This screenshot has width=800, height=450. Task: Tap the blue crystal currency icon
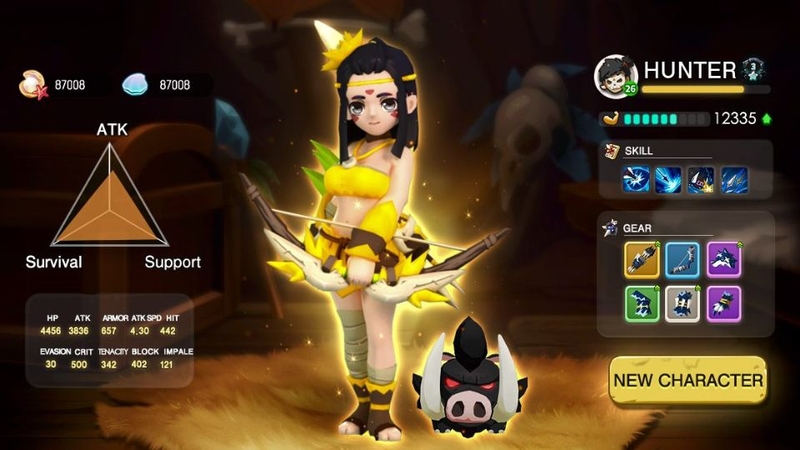pos(135,86)
